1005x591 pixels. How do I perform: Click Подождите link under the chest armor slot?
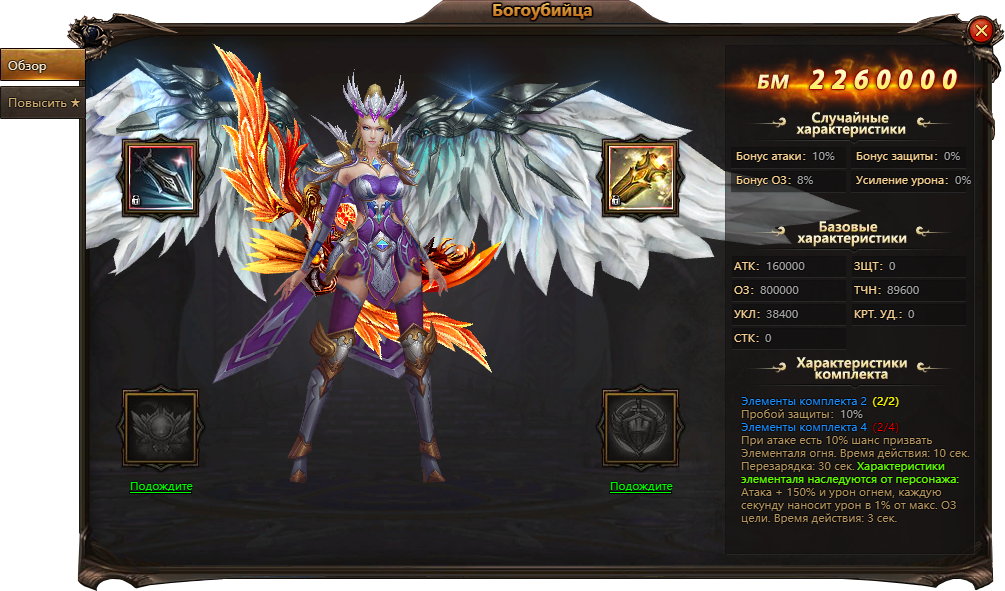161,487
